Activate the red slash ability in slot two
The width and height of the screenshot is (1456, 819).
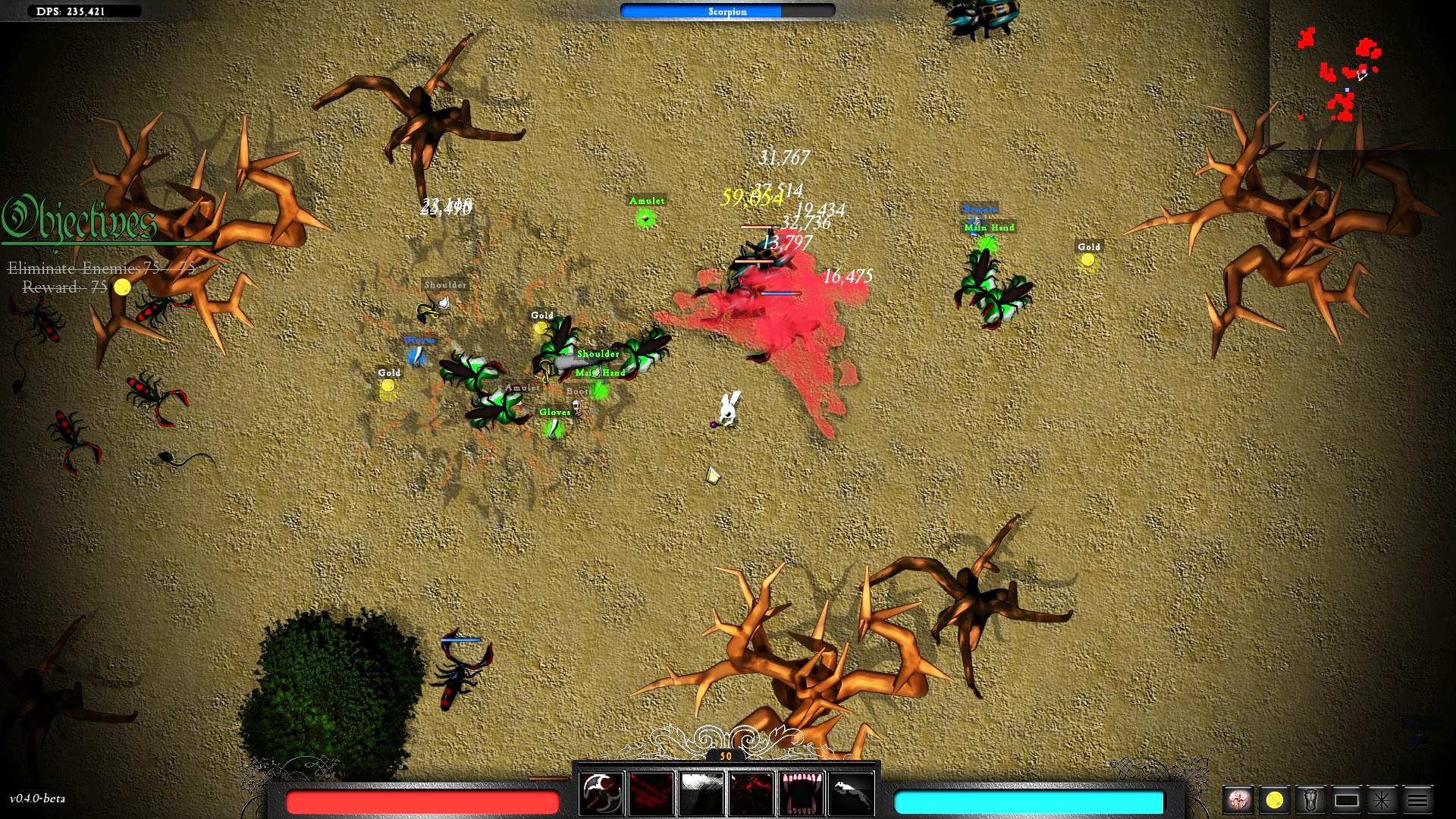[652, 792]
